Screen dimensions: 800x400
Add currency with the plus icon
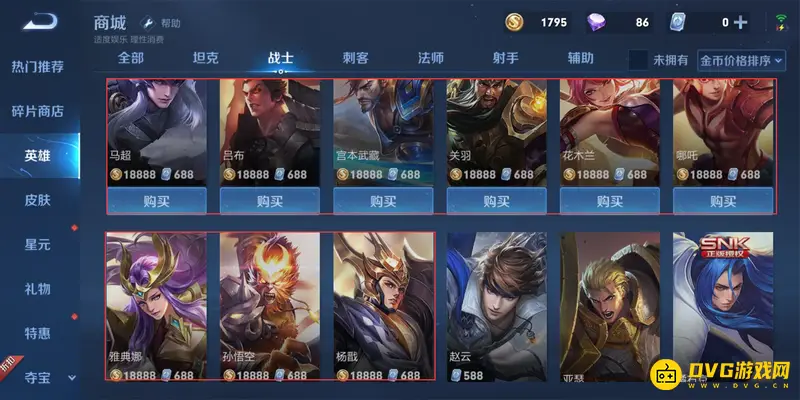tap(741, 22)
